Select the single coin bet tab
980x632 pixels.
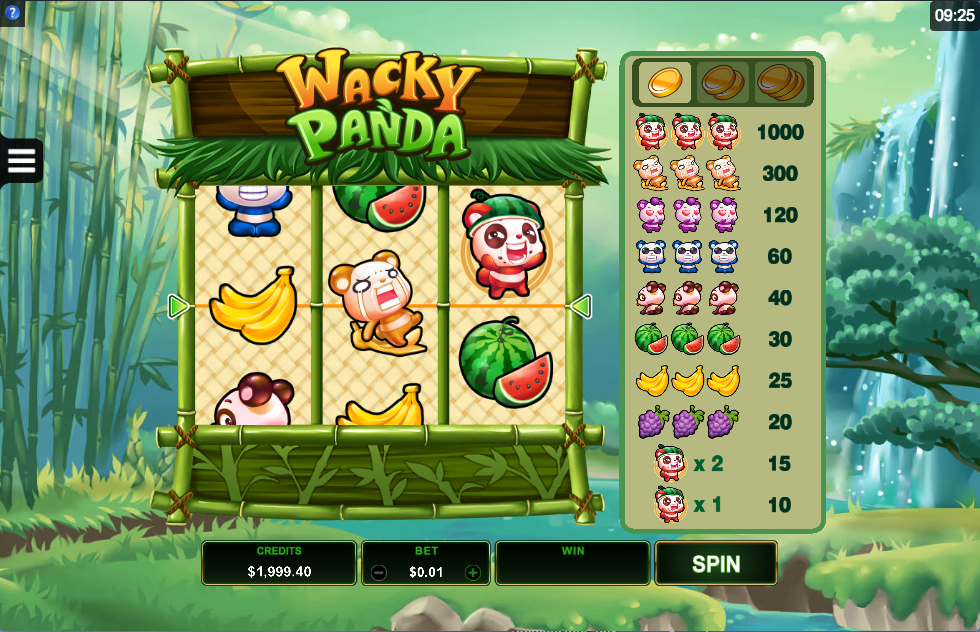click(663, 82)
